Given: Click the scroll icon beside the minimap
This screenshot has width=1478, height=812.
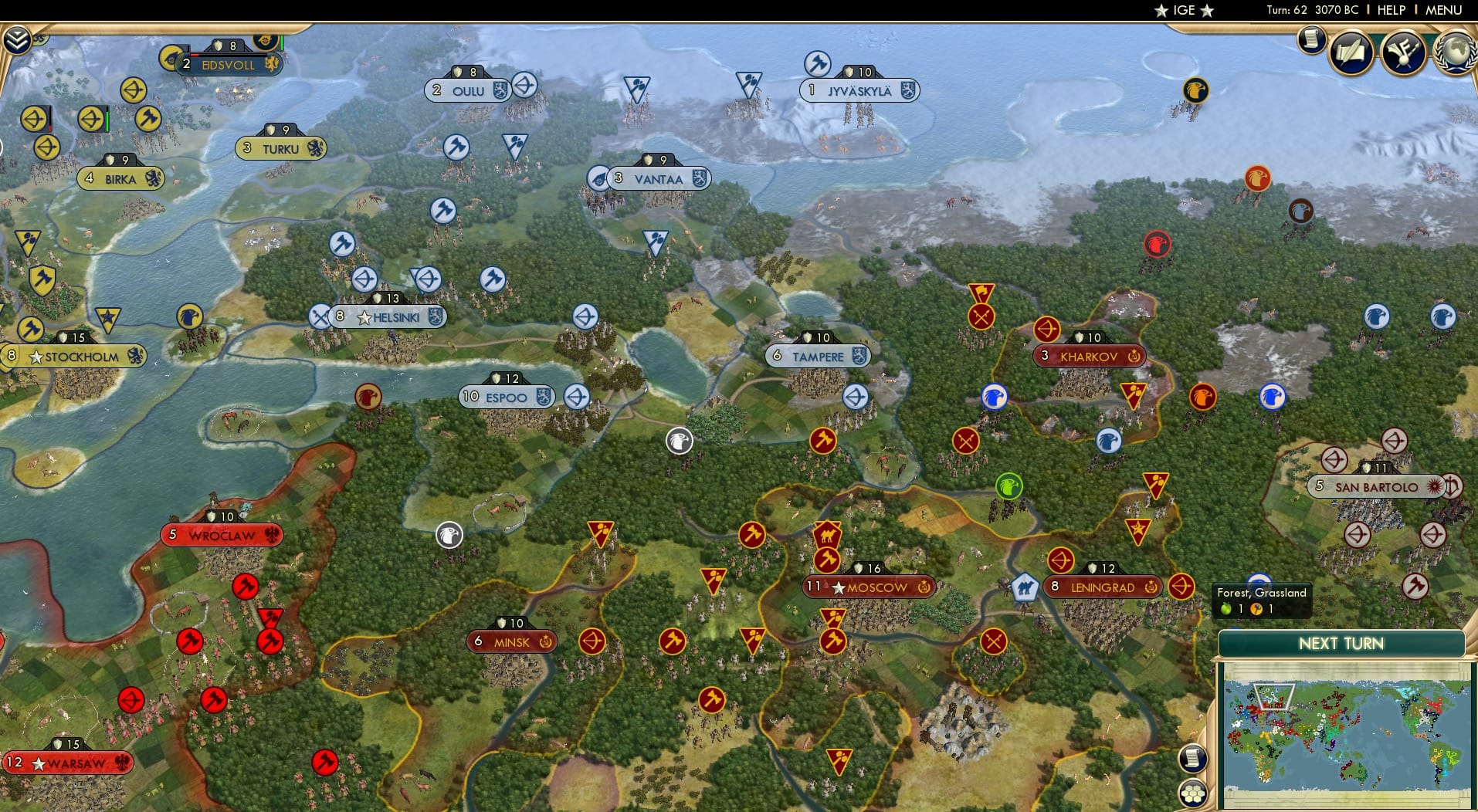Looking at the screenshot, I should pos(1193,759).
